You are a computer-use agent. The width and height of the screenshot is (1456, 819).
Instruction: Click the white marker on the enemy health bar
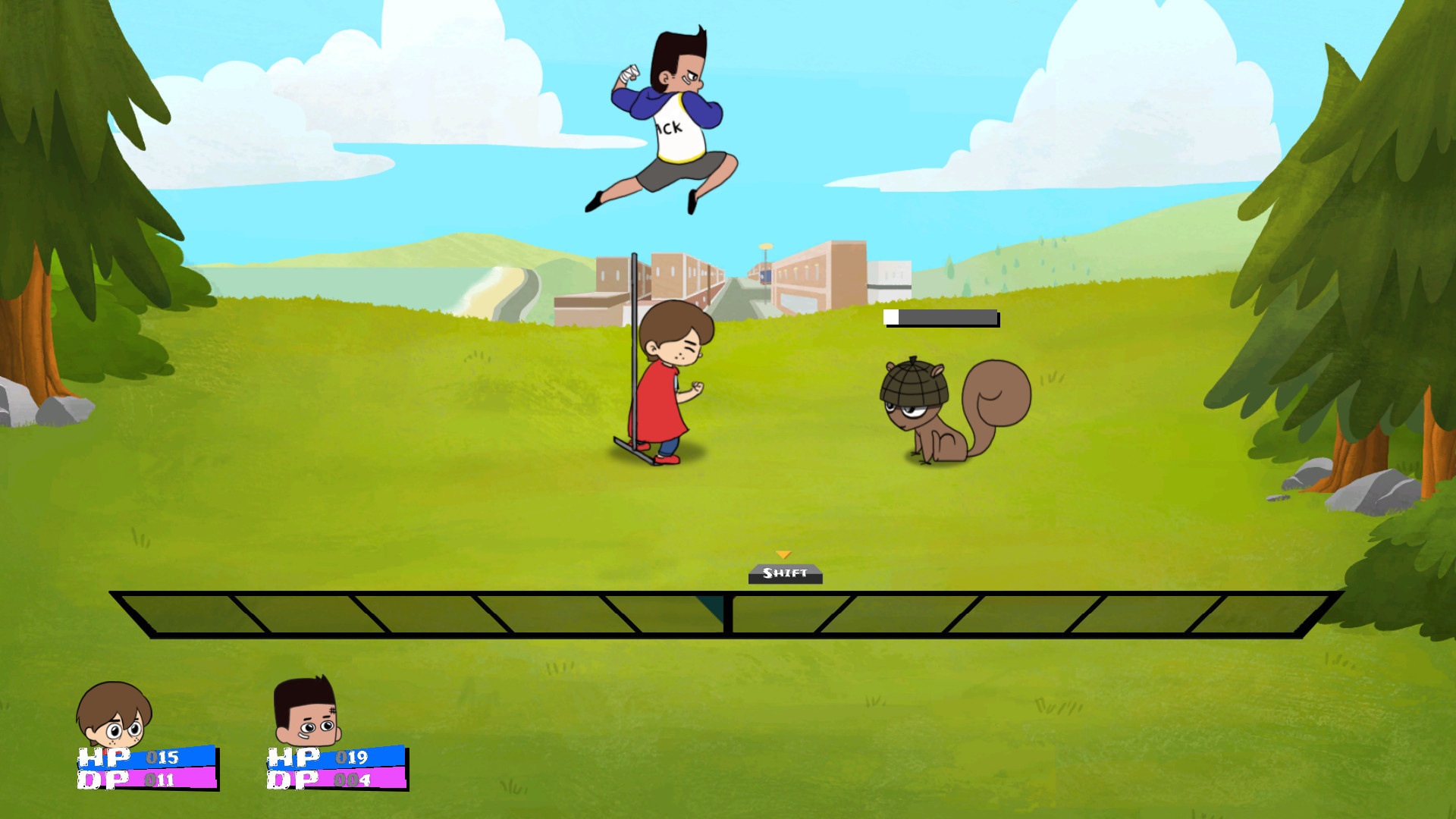(890, 318)
